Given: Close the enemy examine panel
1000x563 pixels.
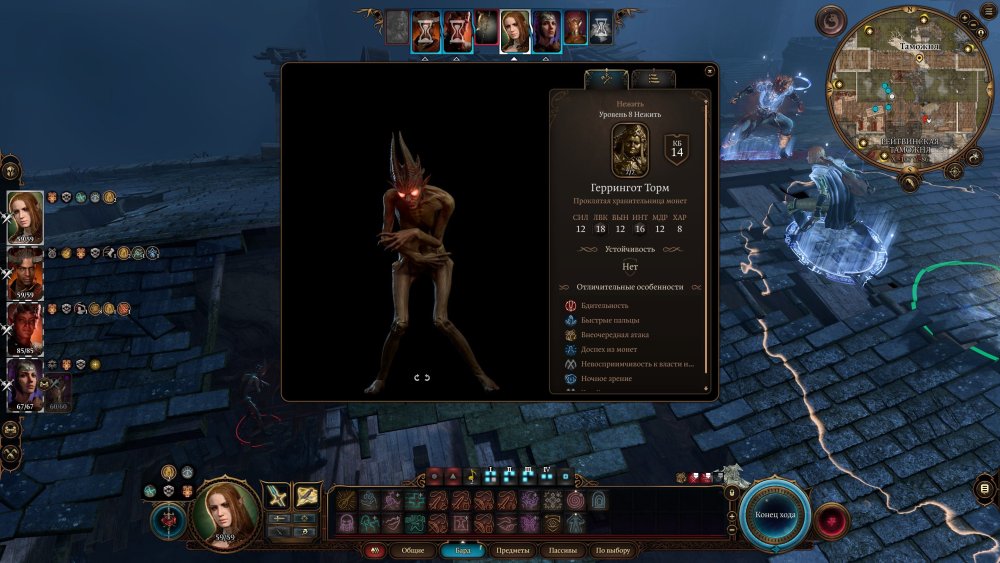Looking at the screenshot, I should tap(710, 71).
